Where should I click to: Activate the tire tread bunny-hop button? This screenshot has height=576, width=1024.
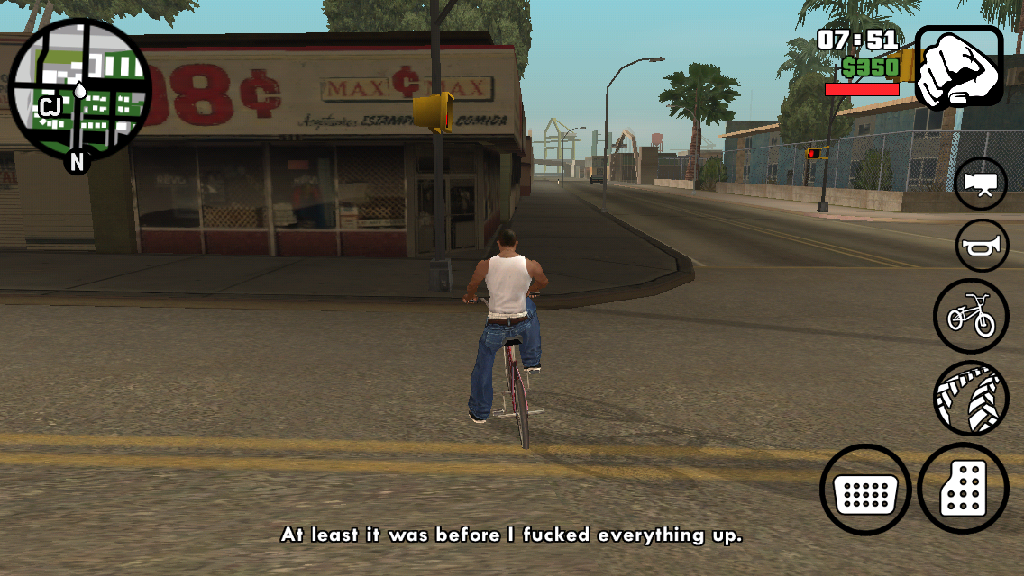971,398
